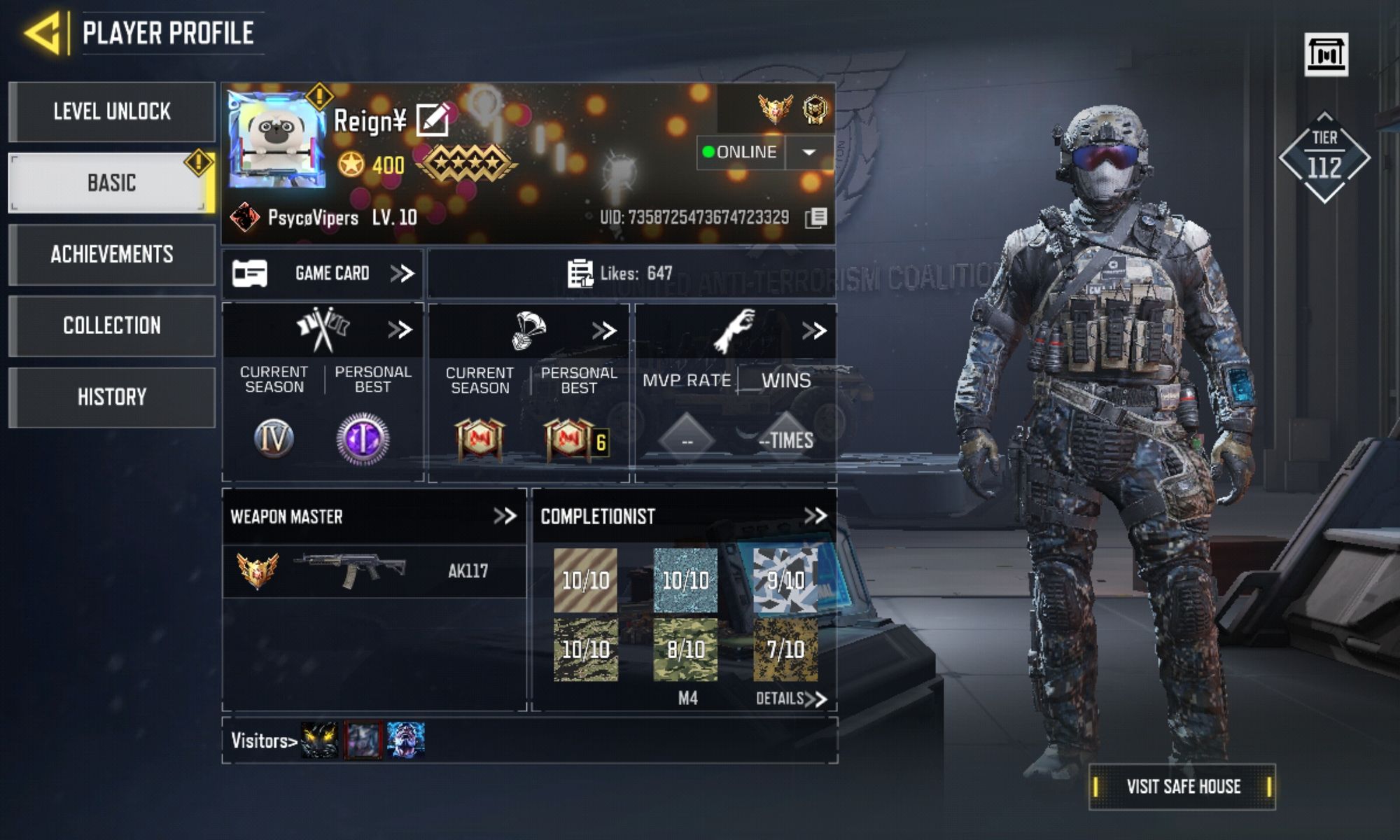
Task: Select the Basic profile tab
Action: [x=112, y=183]
